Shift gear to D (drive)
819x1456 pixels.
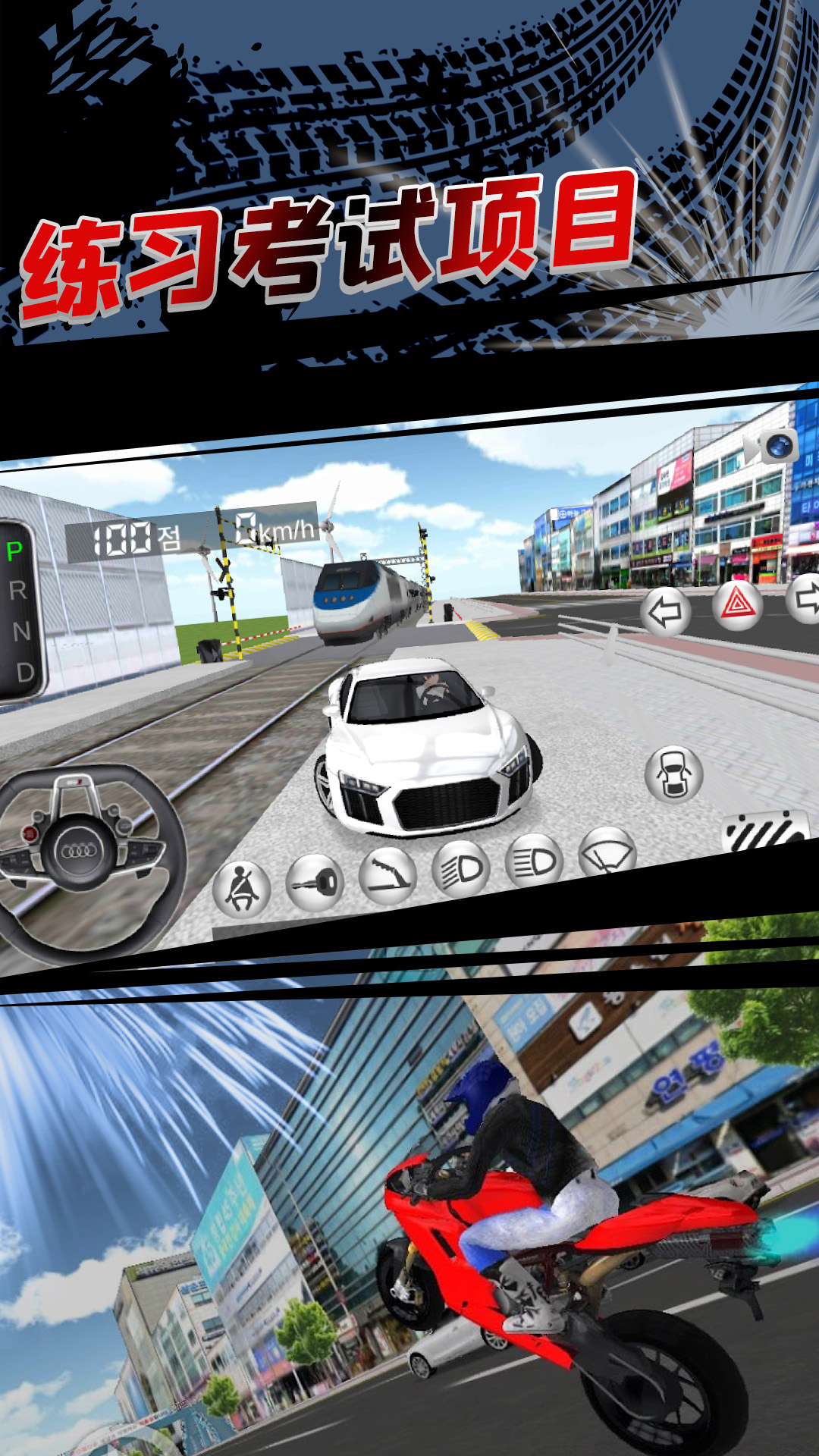point(24,672)
